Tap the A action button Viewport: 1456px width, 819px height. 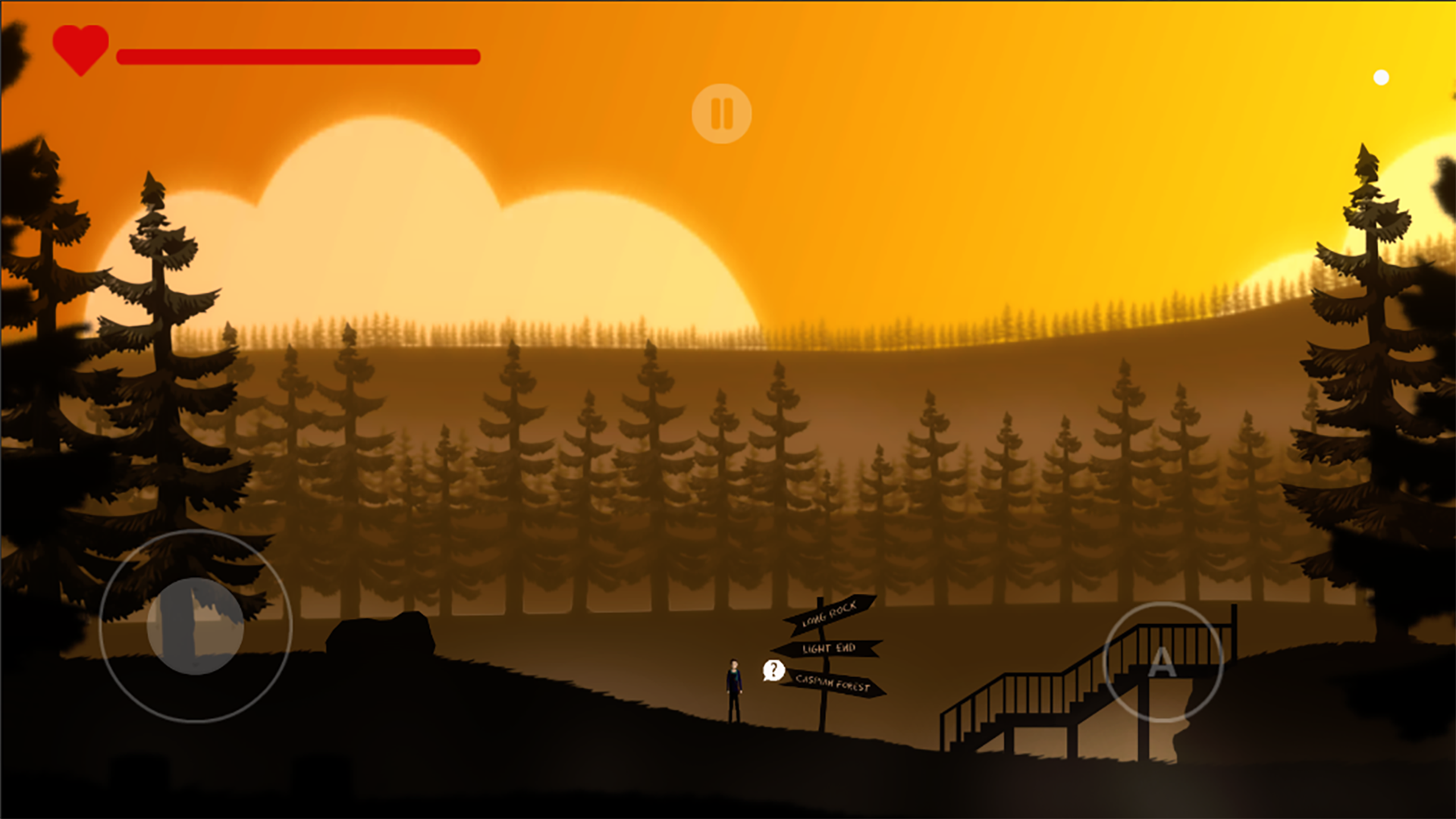point(1163,662)
